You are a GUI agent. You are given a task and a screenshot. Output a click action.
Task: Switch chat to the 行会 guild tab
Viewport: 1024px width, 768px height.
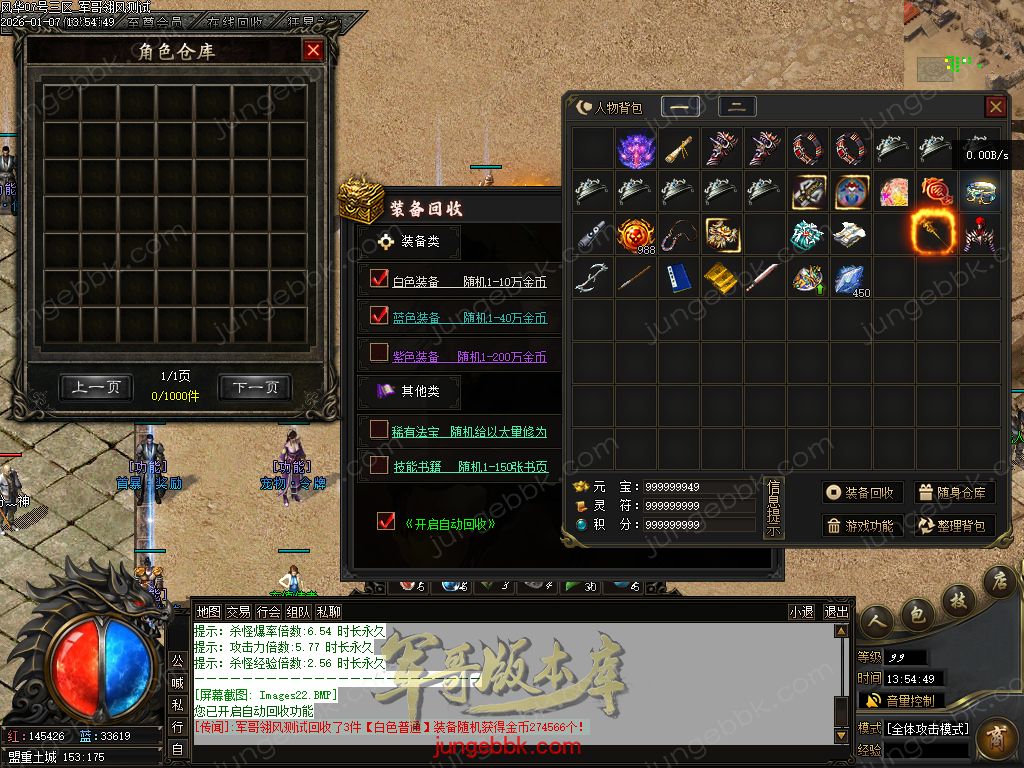coord(268,612)
